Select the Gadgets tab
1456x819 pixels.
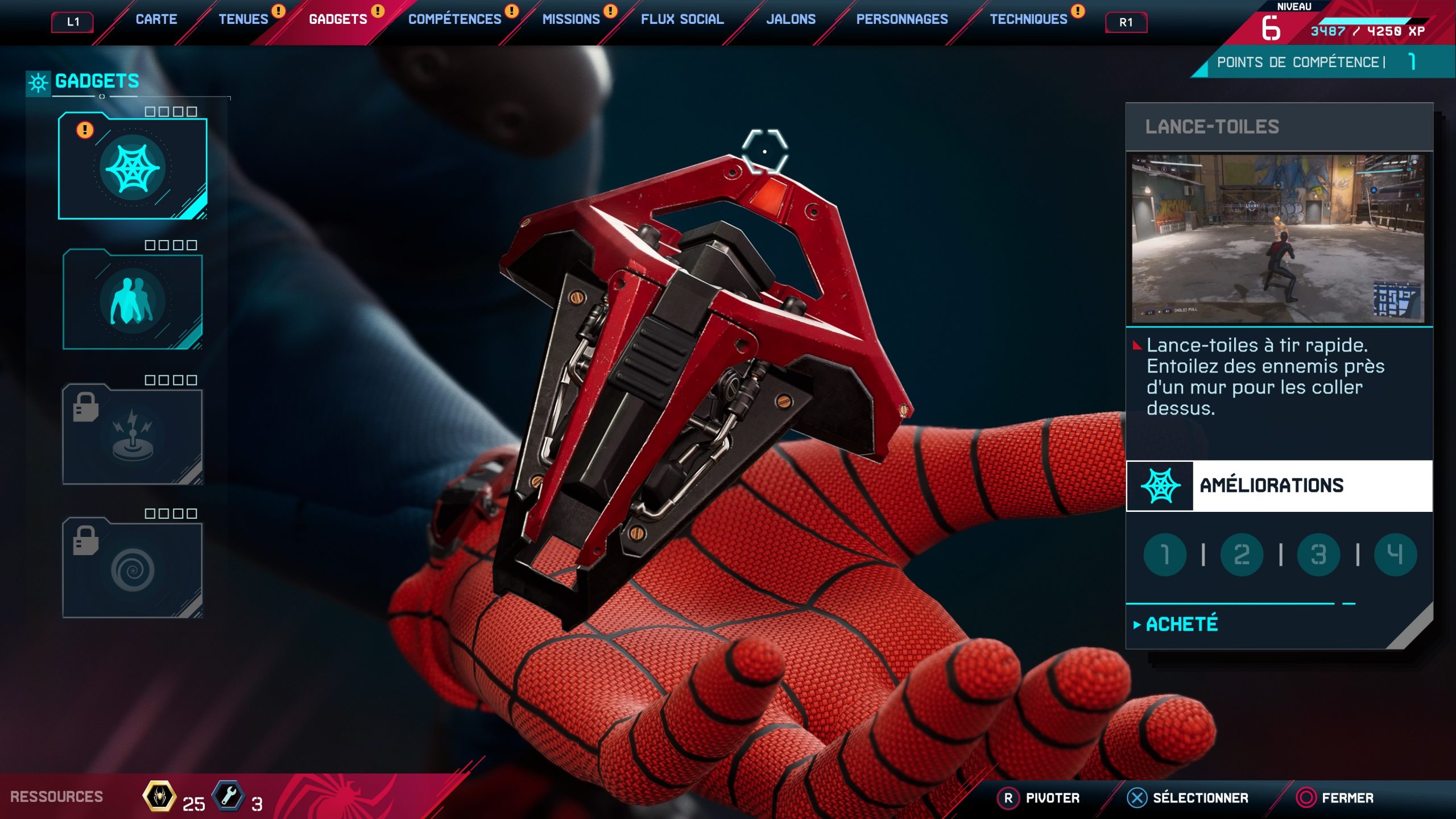point(338,19)
